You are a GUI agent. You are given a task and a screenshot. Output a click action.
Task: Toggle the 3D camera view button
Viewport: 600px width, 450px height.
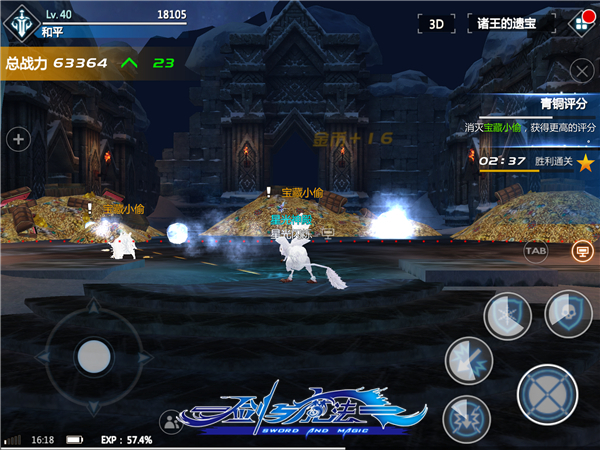click(436, 23)
